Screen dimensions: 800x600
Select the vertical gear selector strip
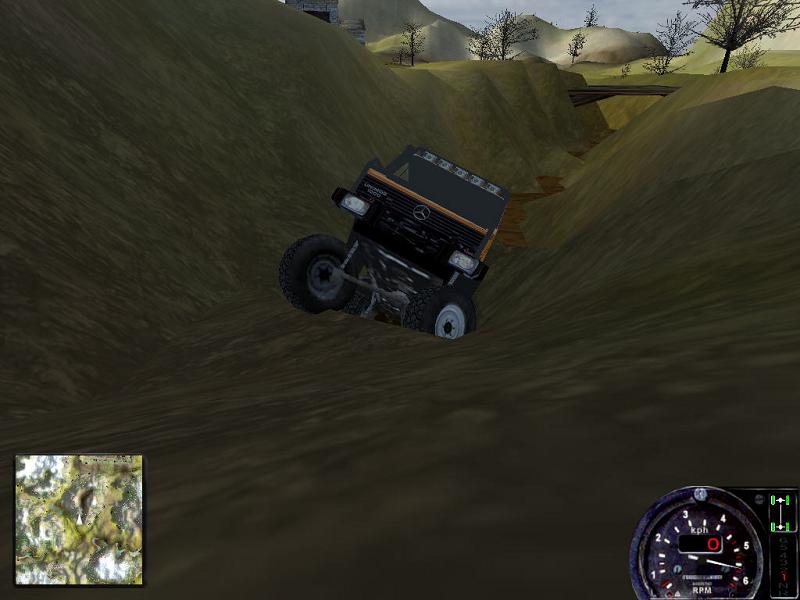781,565
